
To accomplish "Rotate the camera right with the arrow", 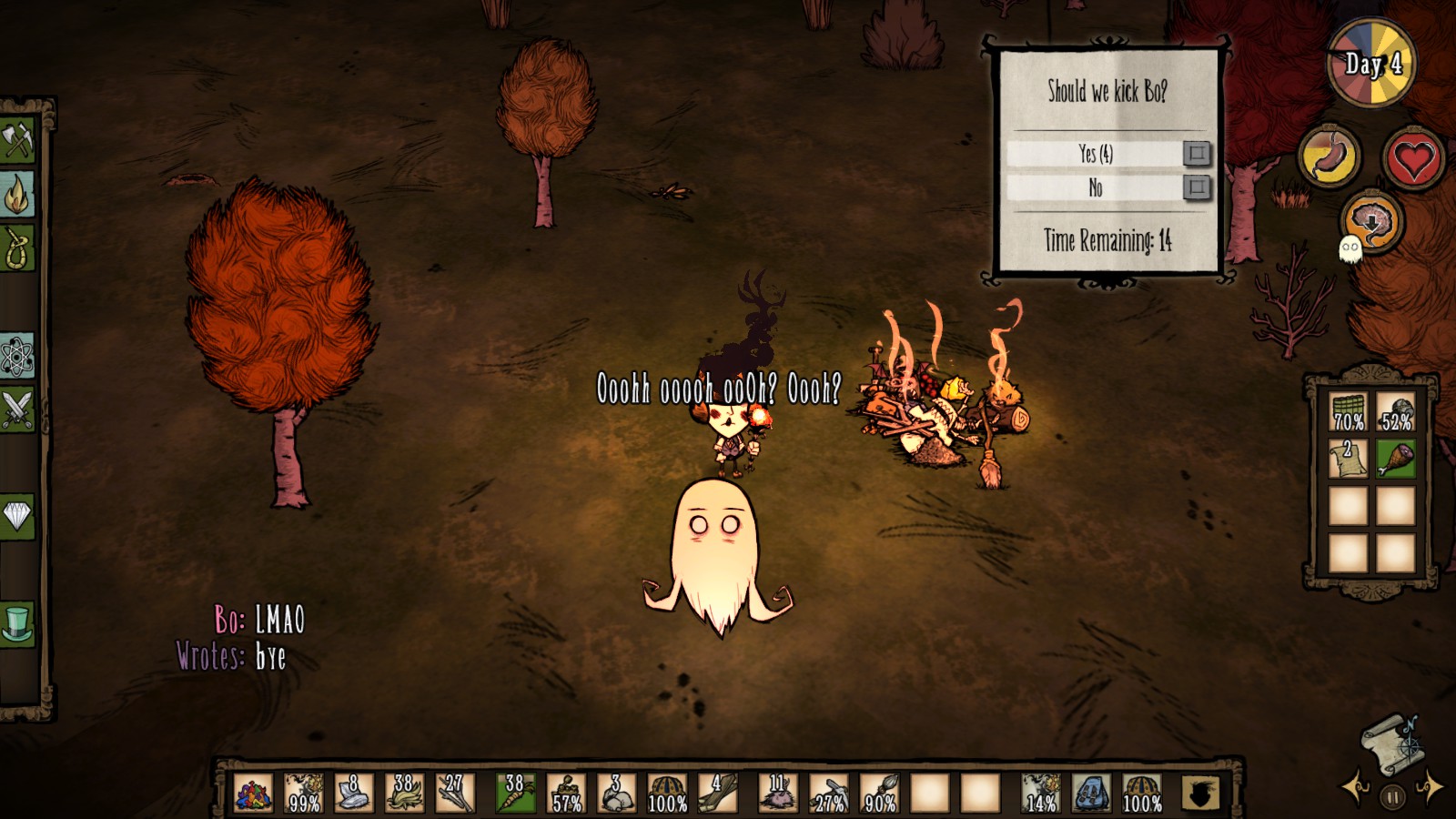I will pos(1431,788).
